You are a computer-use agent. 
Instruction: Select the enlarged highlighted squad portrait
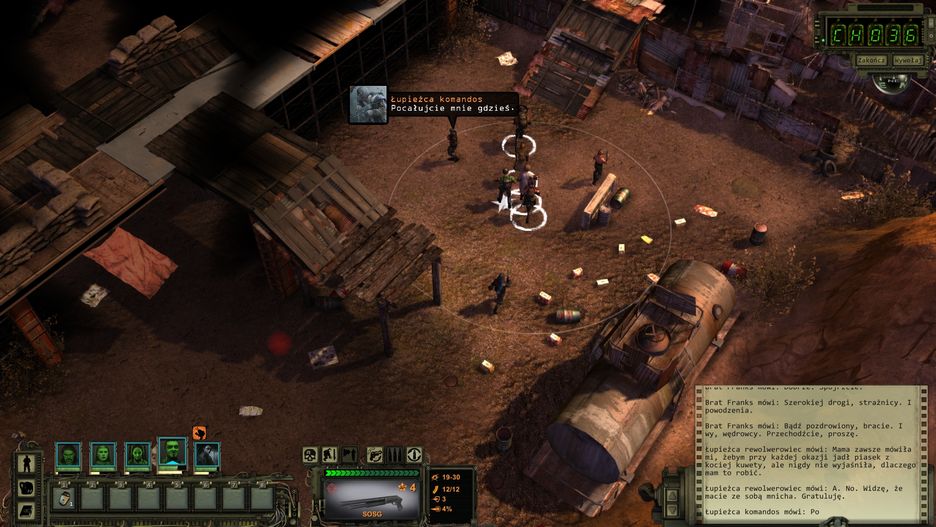point(172,453)
